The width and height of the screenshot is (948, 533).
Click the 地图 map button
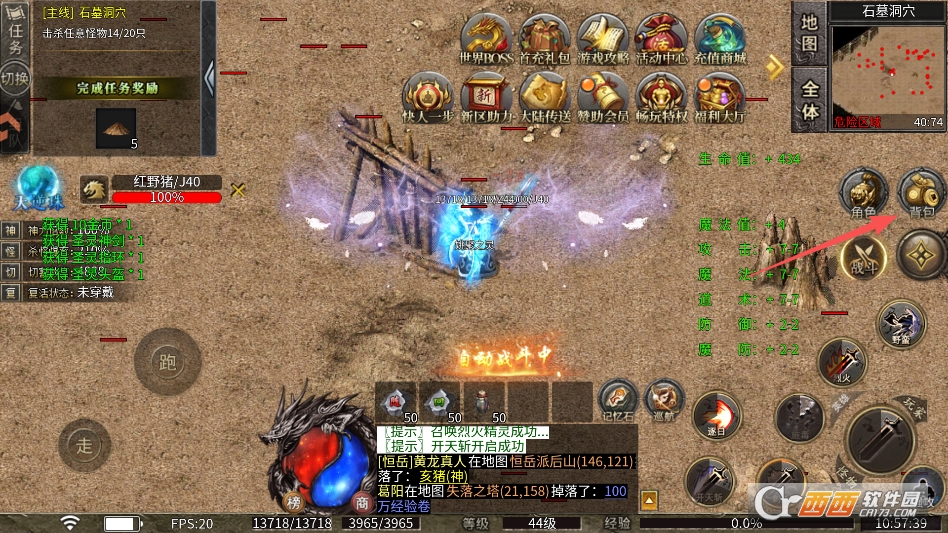pos(810,31)
